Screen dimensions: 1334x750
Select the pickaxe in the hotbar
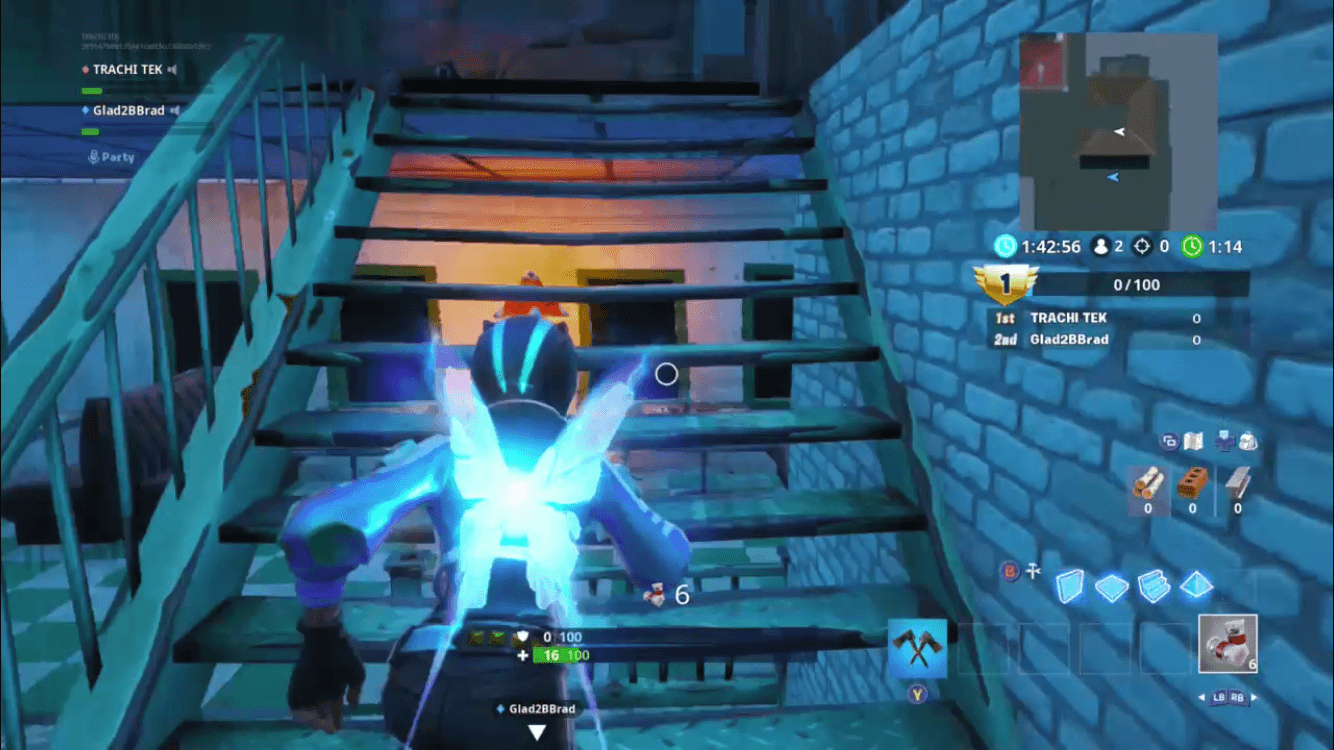[917, 647]
